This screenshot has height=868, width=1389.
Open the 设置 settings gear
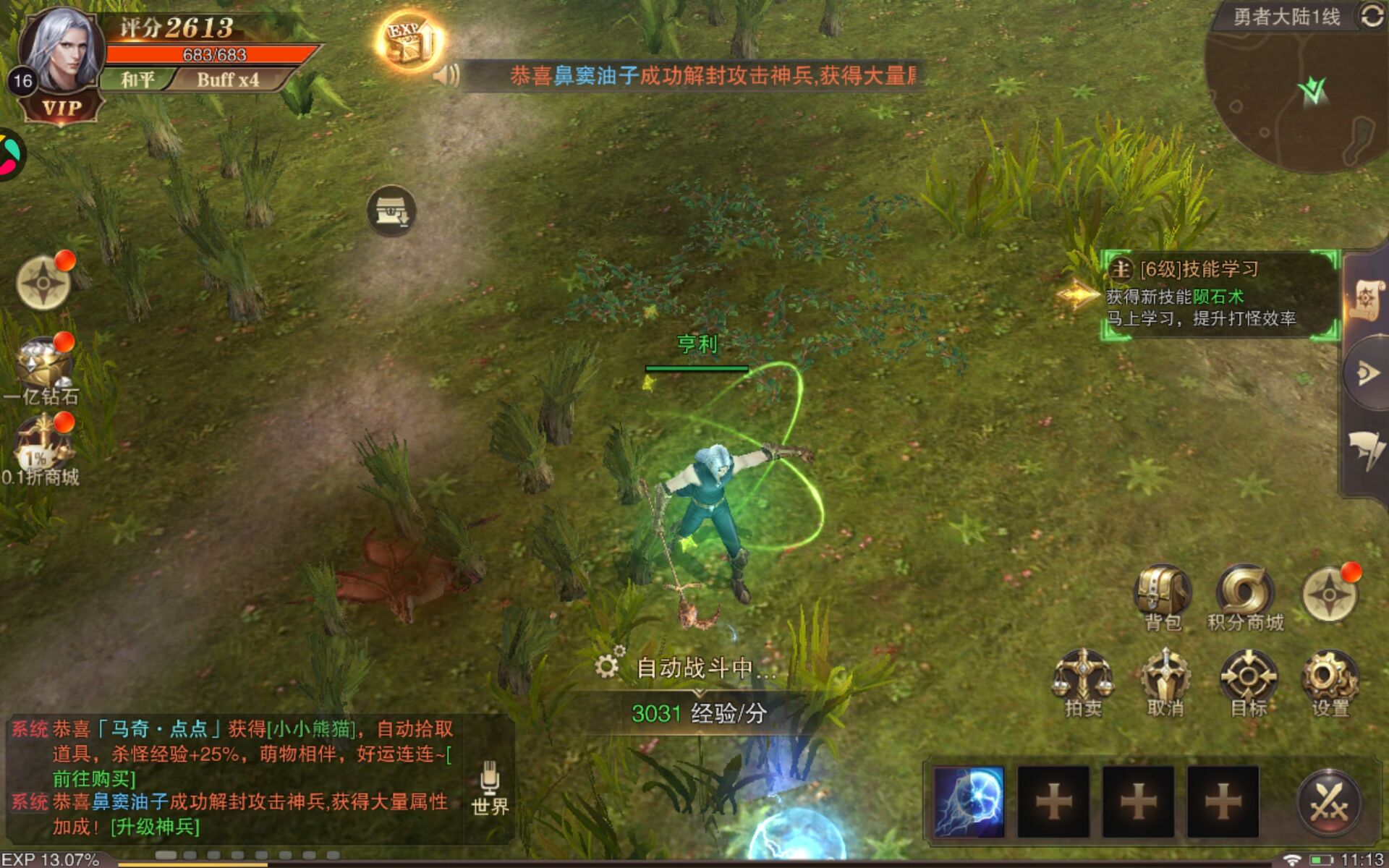point(1330,681)
